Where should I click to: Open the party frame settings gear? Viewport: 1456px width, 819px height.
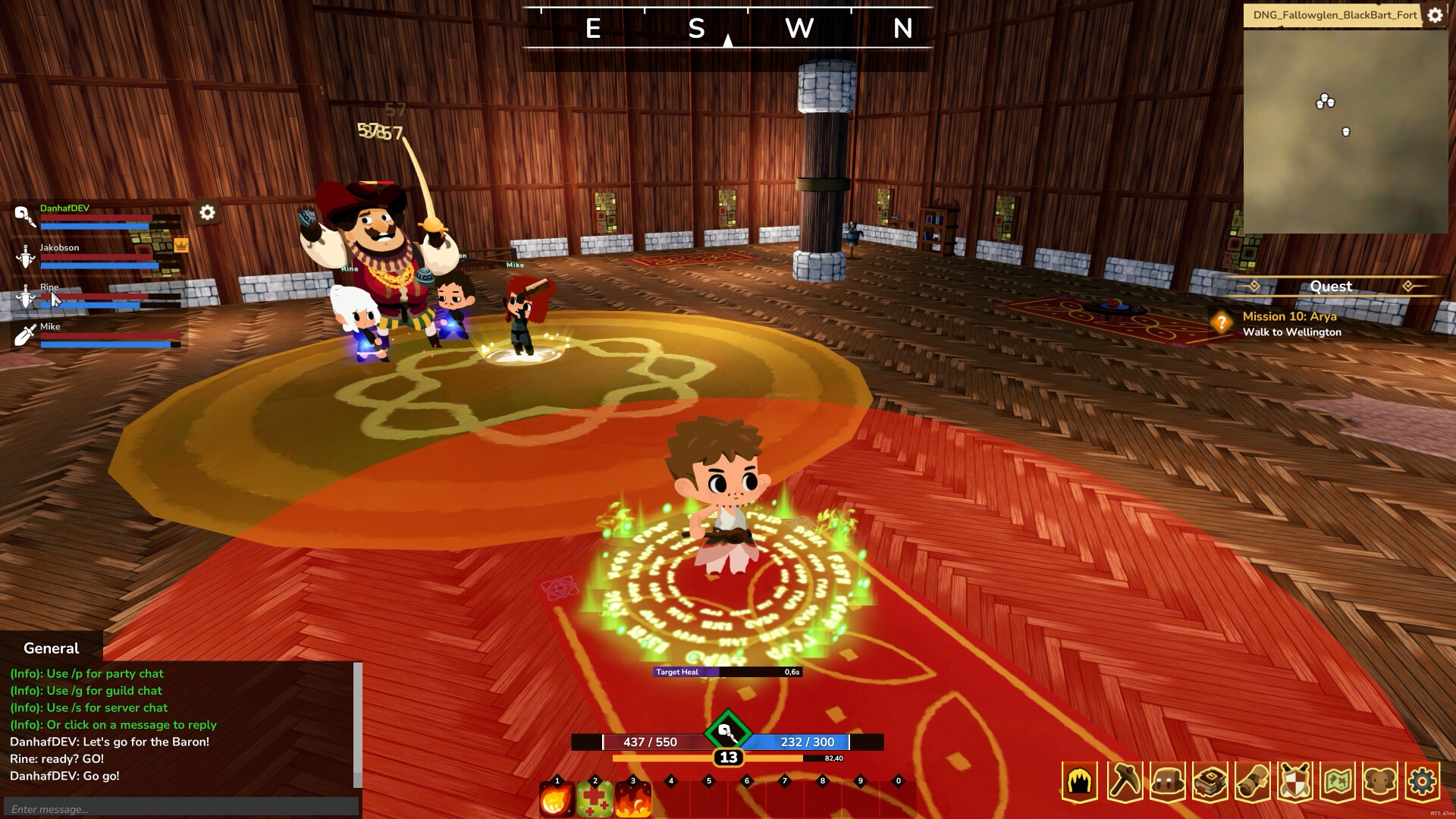pyautogui.click(x=206, y=214)
